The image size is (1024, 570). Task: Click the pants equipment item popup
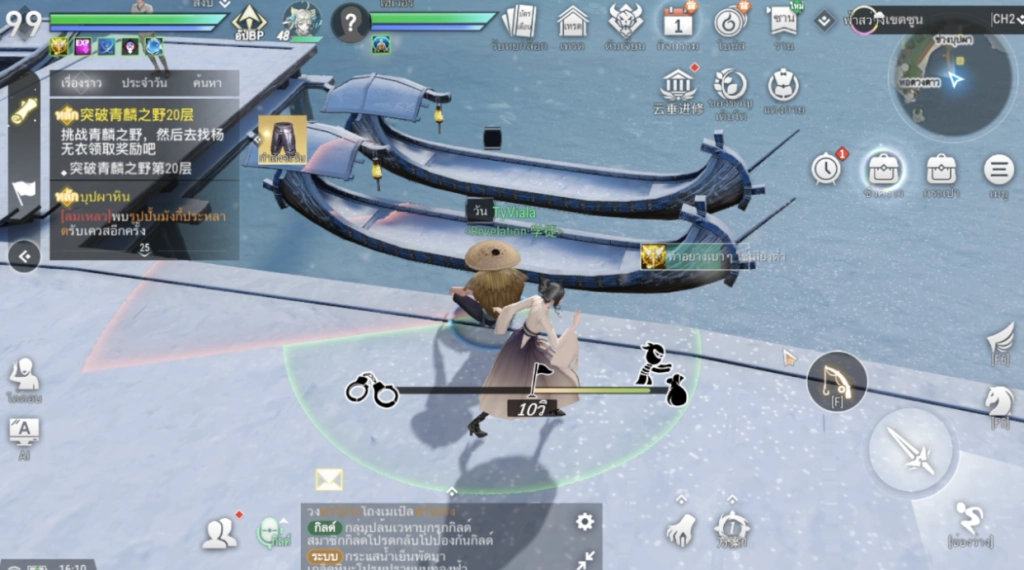coord(282,138)
